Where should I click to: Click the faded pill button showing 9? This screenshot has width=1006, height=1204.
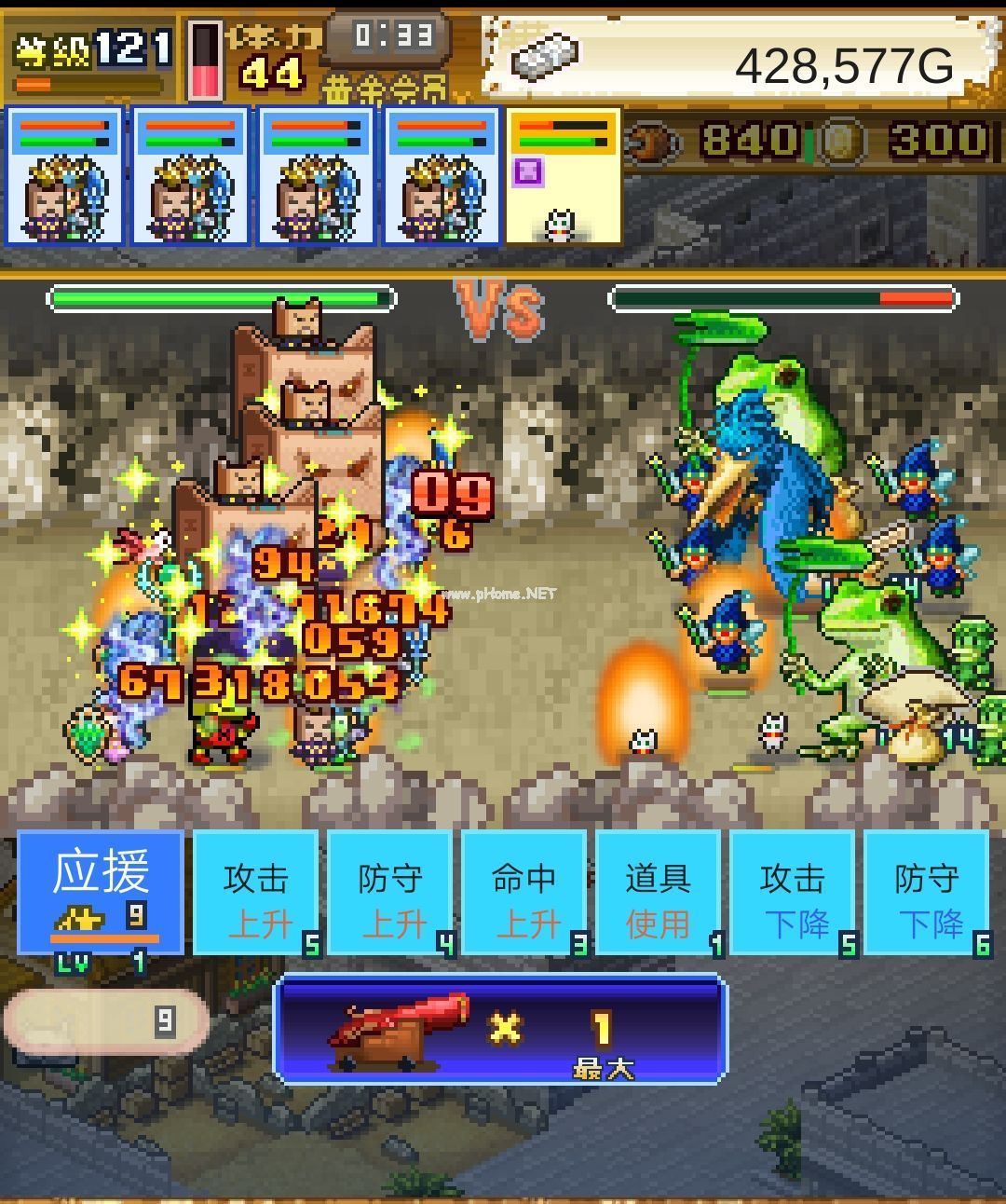[105, 1022]
